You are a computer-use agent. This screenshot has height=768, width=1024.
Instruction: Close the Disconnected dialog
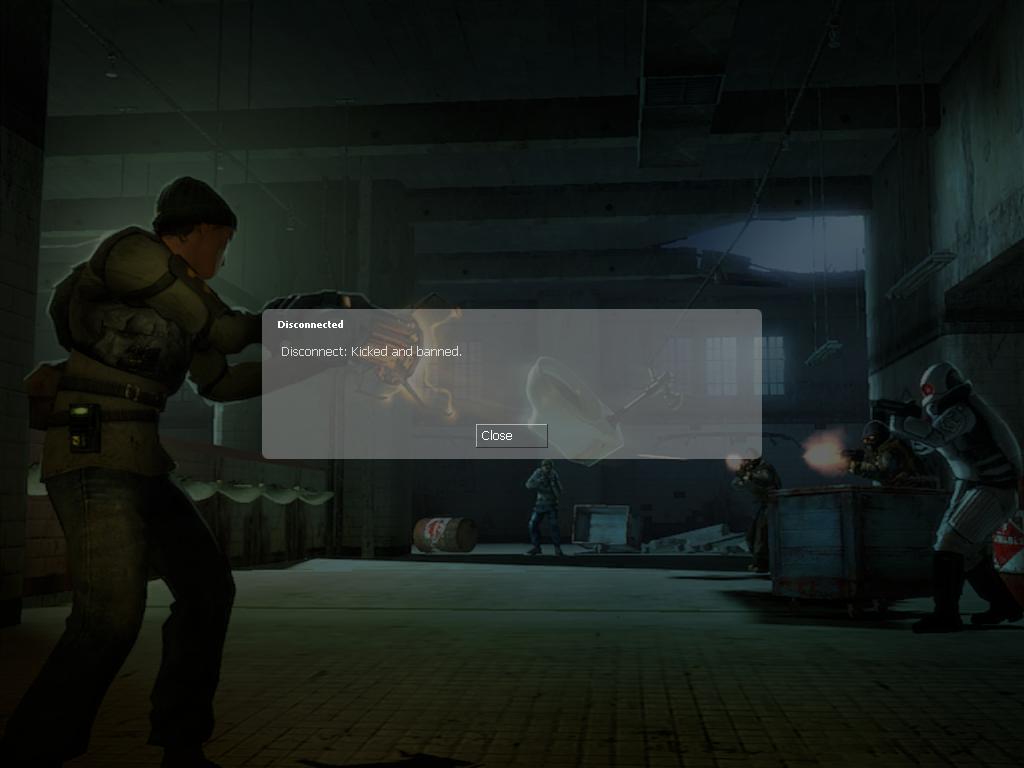pyautogui.click(x=511, y=436)
